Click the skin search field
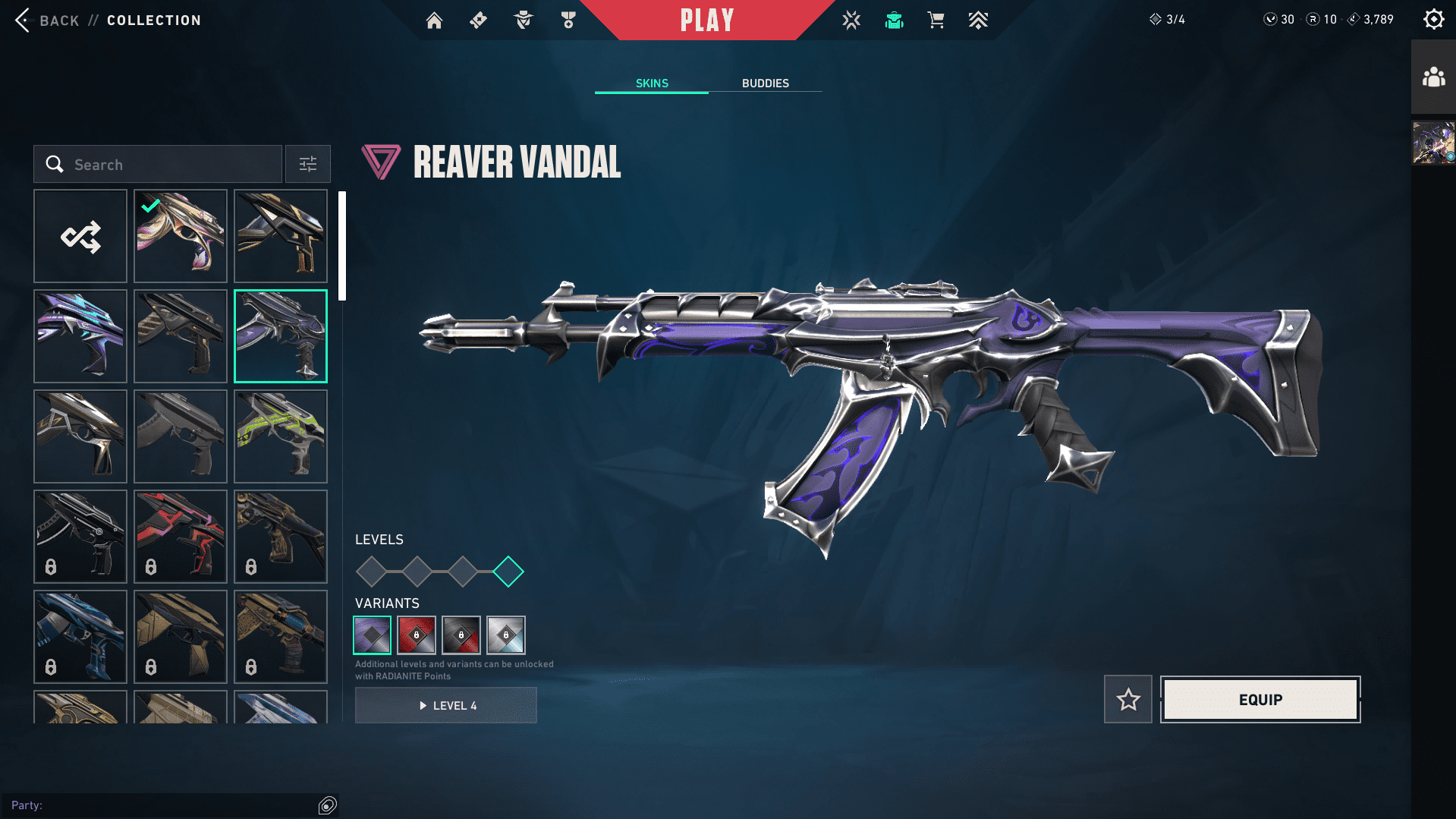The width and height of the screenshot is (1456, 819). pos(158,164)
